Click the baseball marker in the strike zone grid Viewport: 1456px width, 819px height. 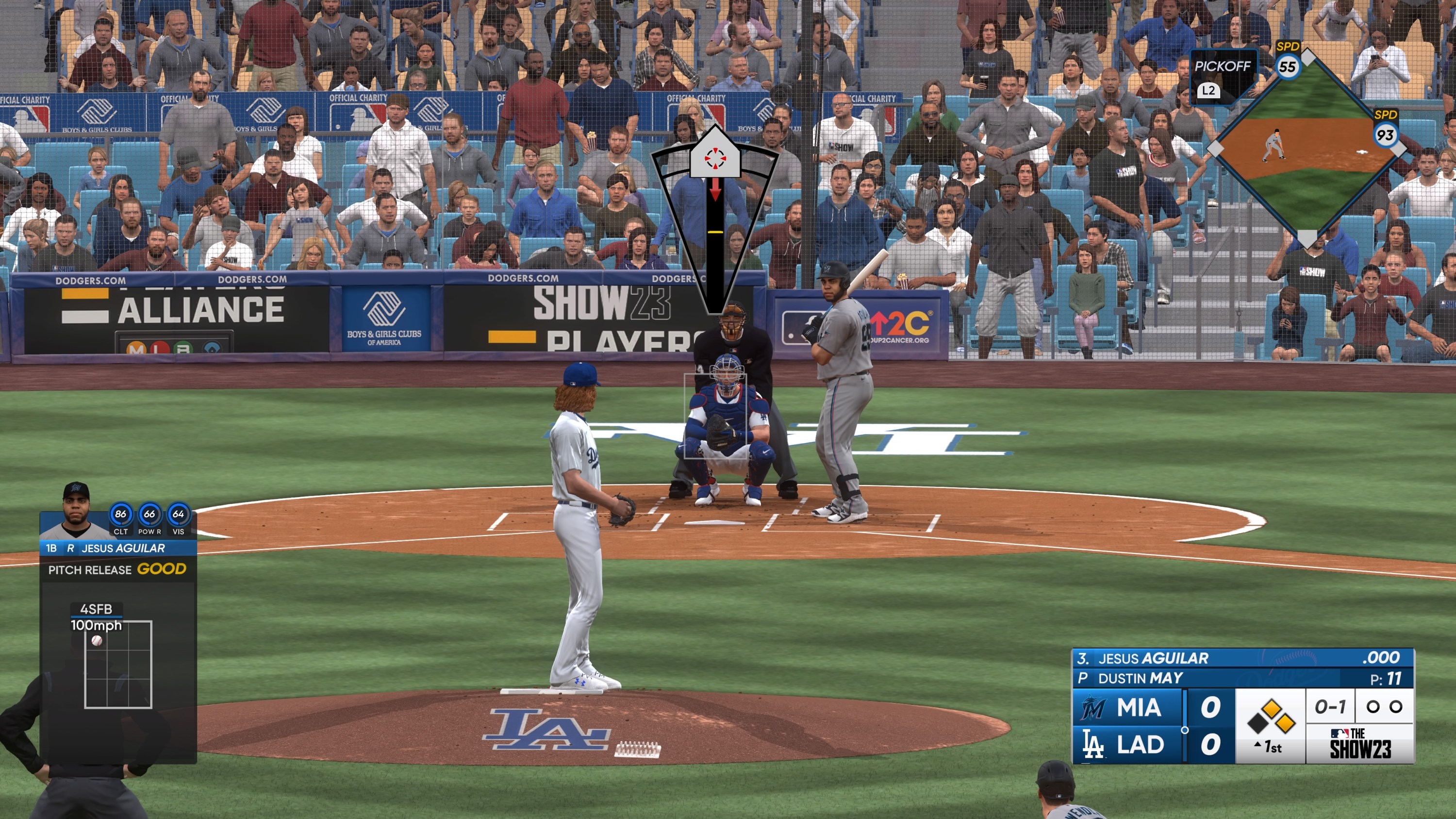tap(97, 640)
